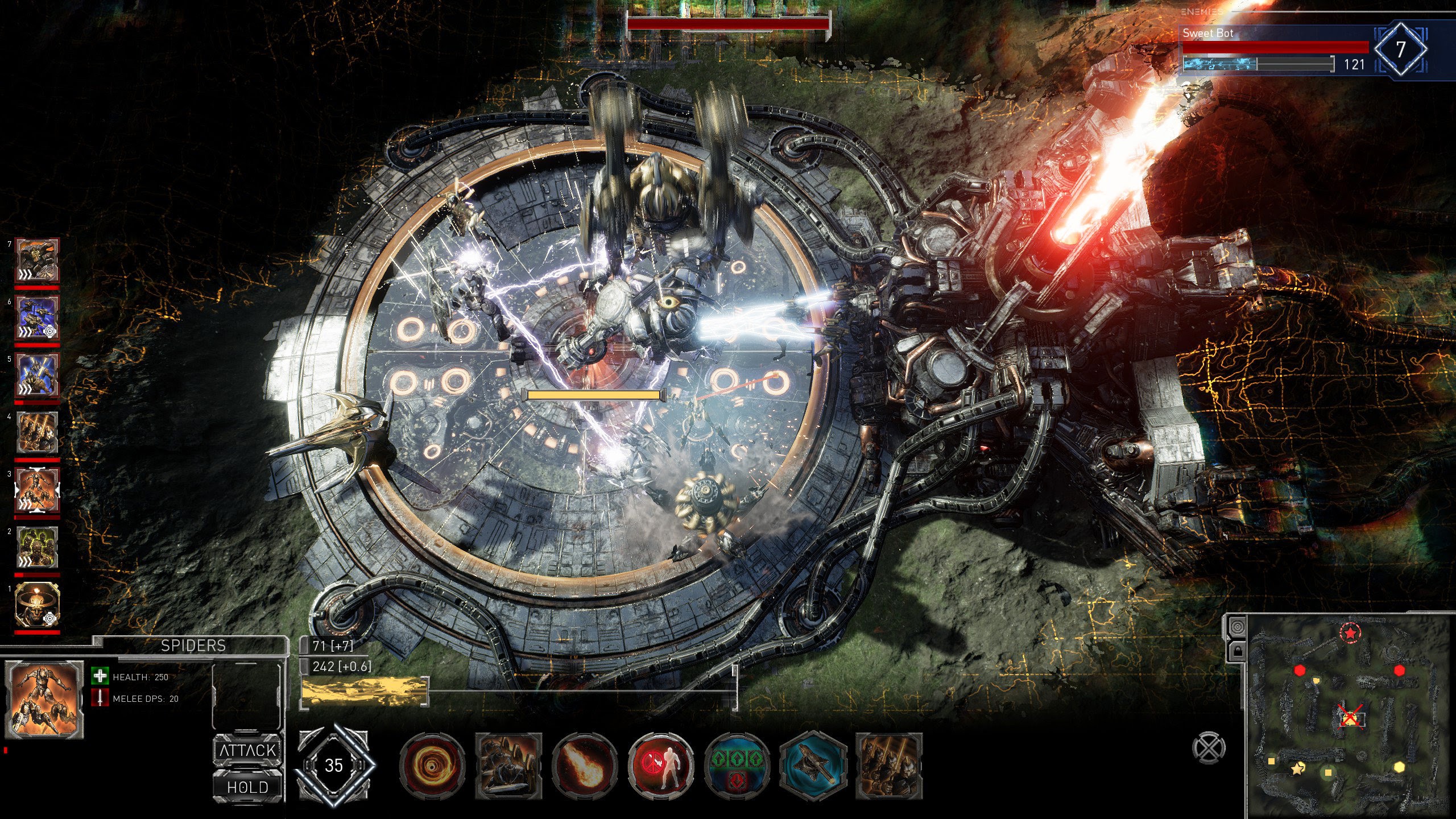The width and height of the screenshot is (1456, 819).
Task: Click the red star marker on minimap
Action: click(x=1350, y=632)
